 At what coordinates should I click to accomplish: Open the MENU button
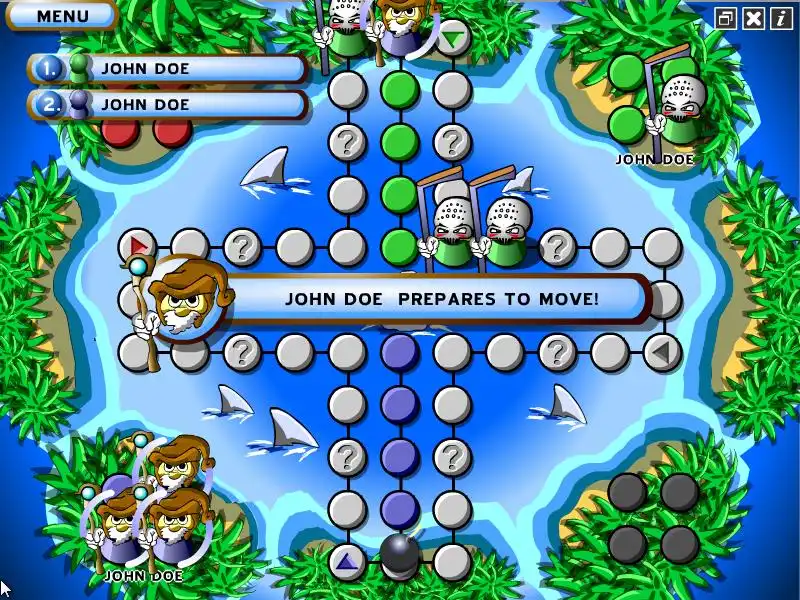pos(62,15)
